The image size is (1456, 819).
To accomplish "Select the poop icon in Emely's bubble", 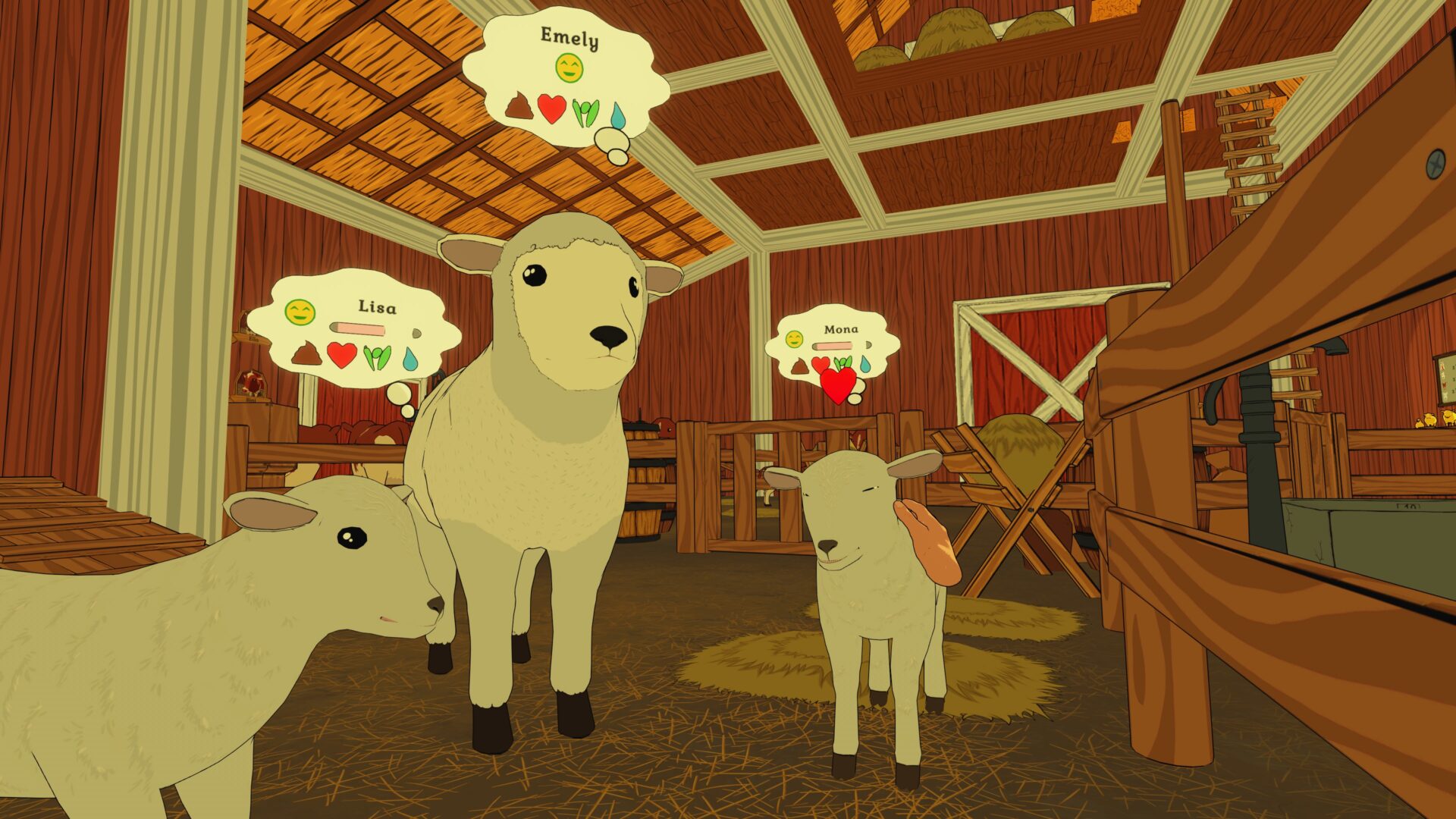I will tap(519, 108).
